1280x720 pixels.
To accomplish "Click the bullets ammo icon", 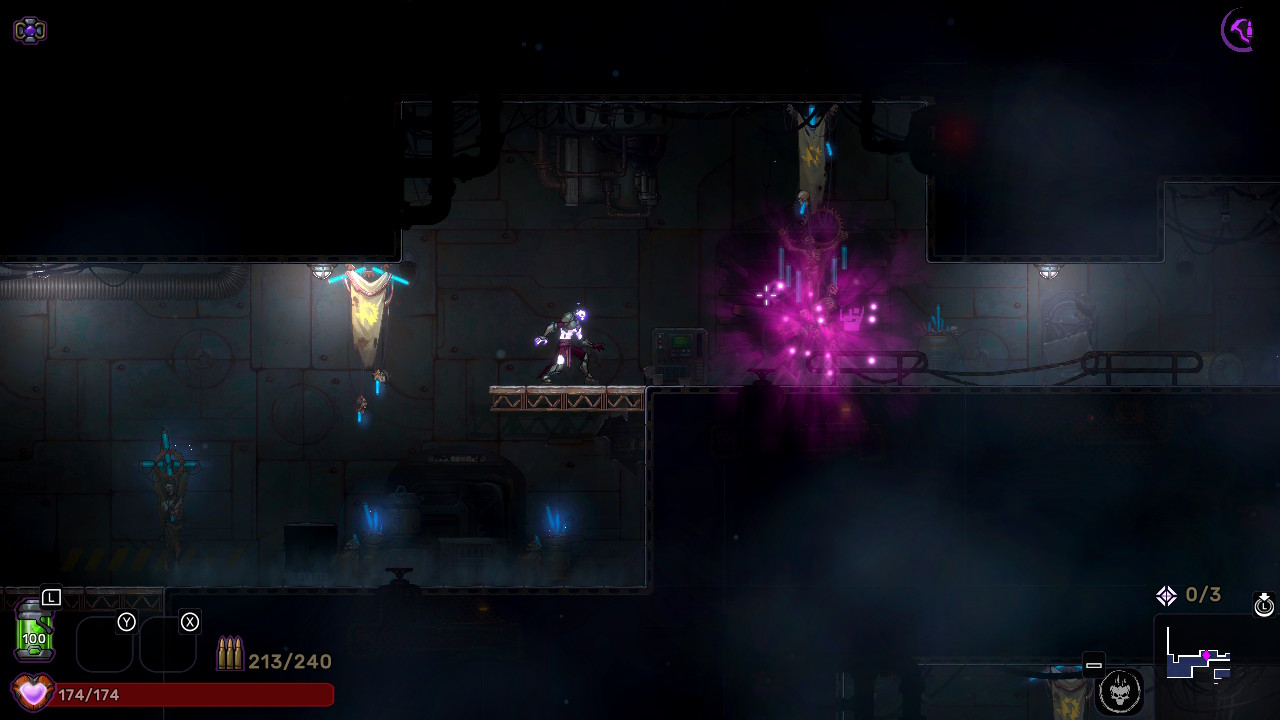I will tap(230, 654).
